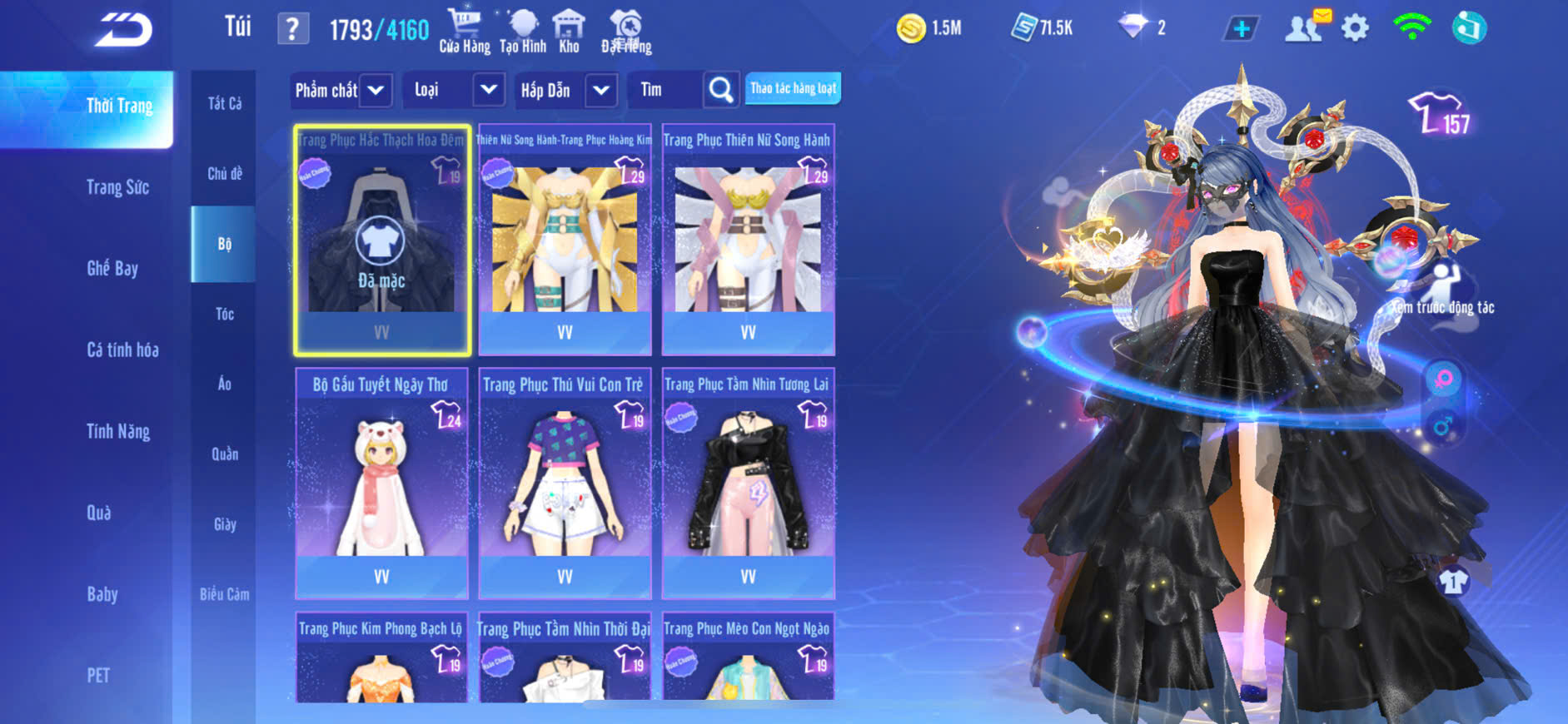Image resolution: width=1568 pixels, height=724 pixels.
Task: Switch to Trang Sức tab
Action: (117, 187)
